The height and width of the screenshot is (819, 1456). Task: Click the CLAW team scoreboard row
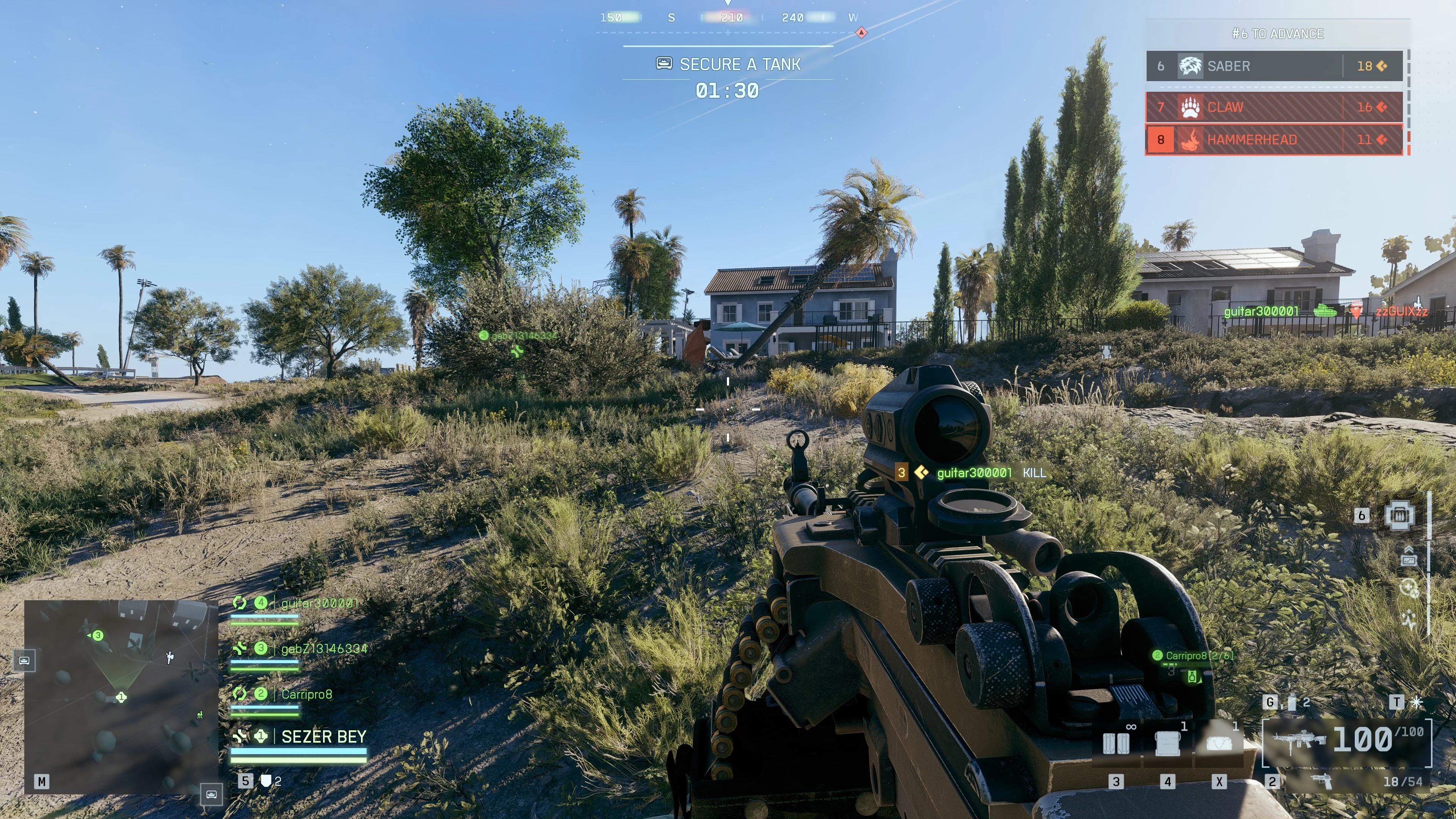[x=1274, y=107]
